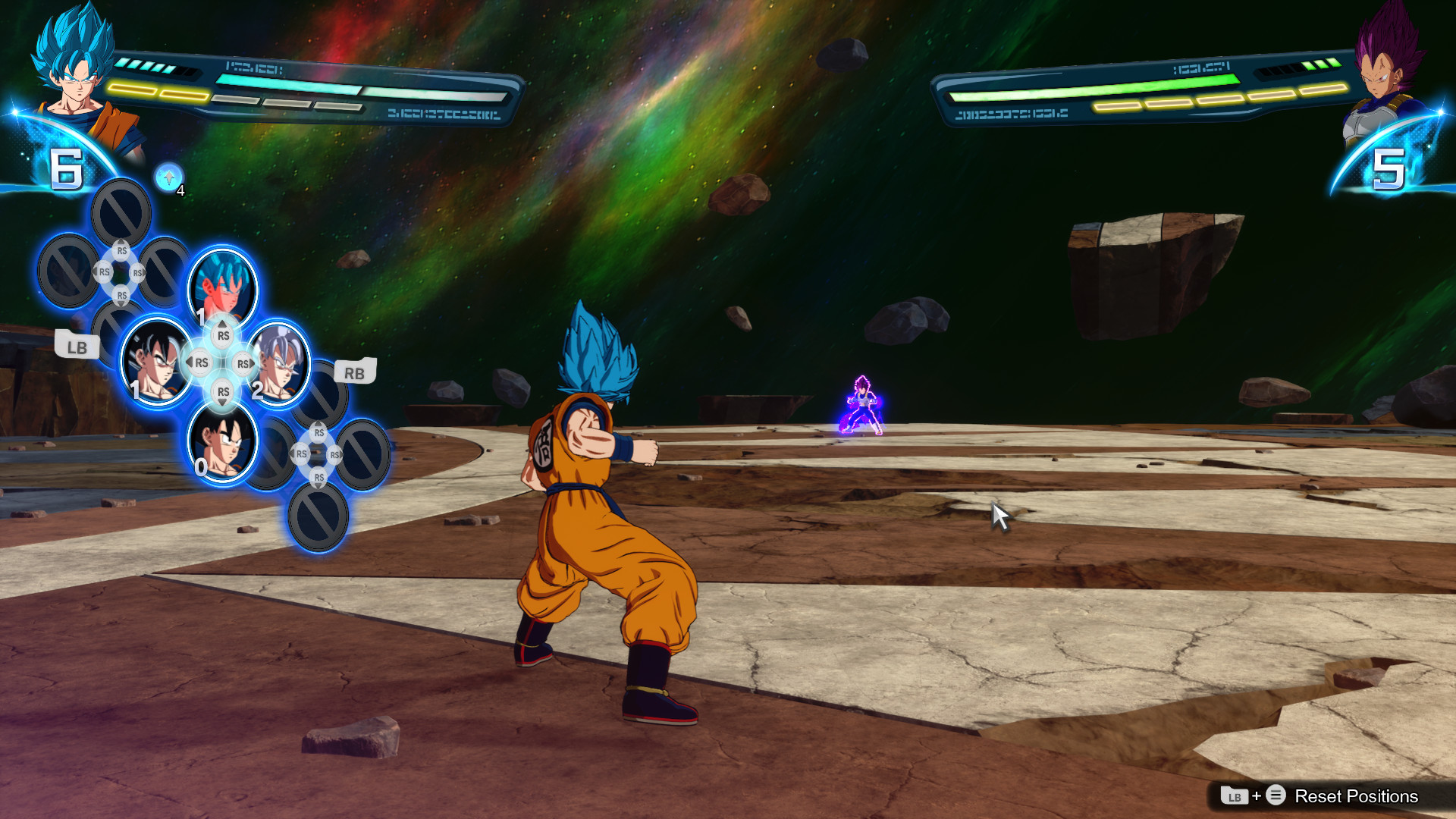Click the upper RS arrow in the wheel center
This screenshot has width=1456, height=819.
tap(221, 334)
